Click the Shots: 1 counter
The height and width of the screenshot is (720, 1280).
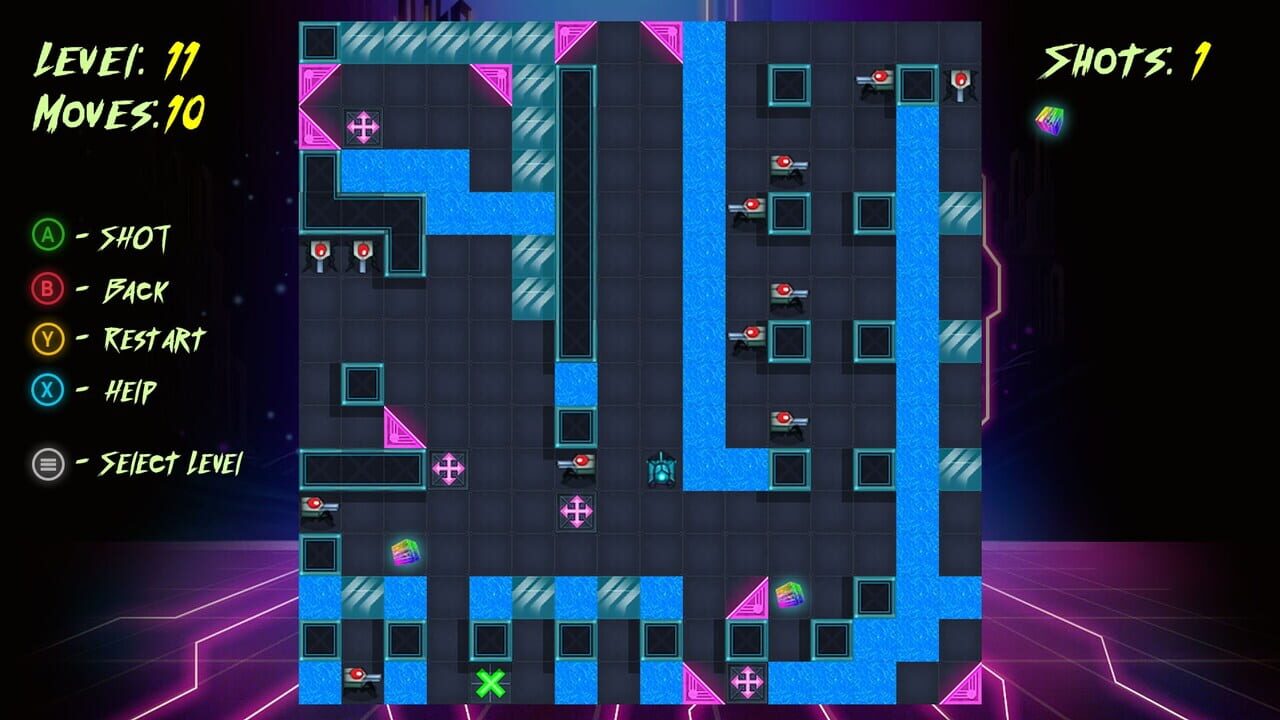coord(1125,62)
